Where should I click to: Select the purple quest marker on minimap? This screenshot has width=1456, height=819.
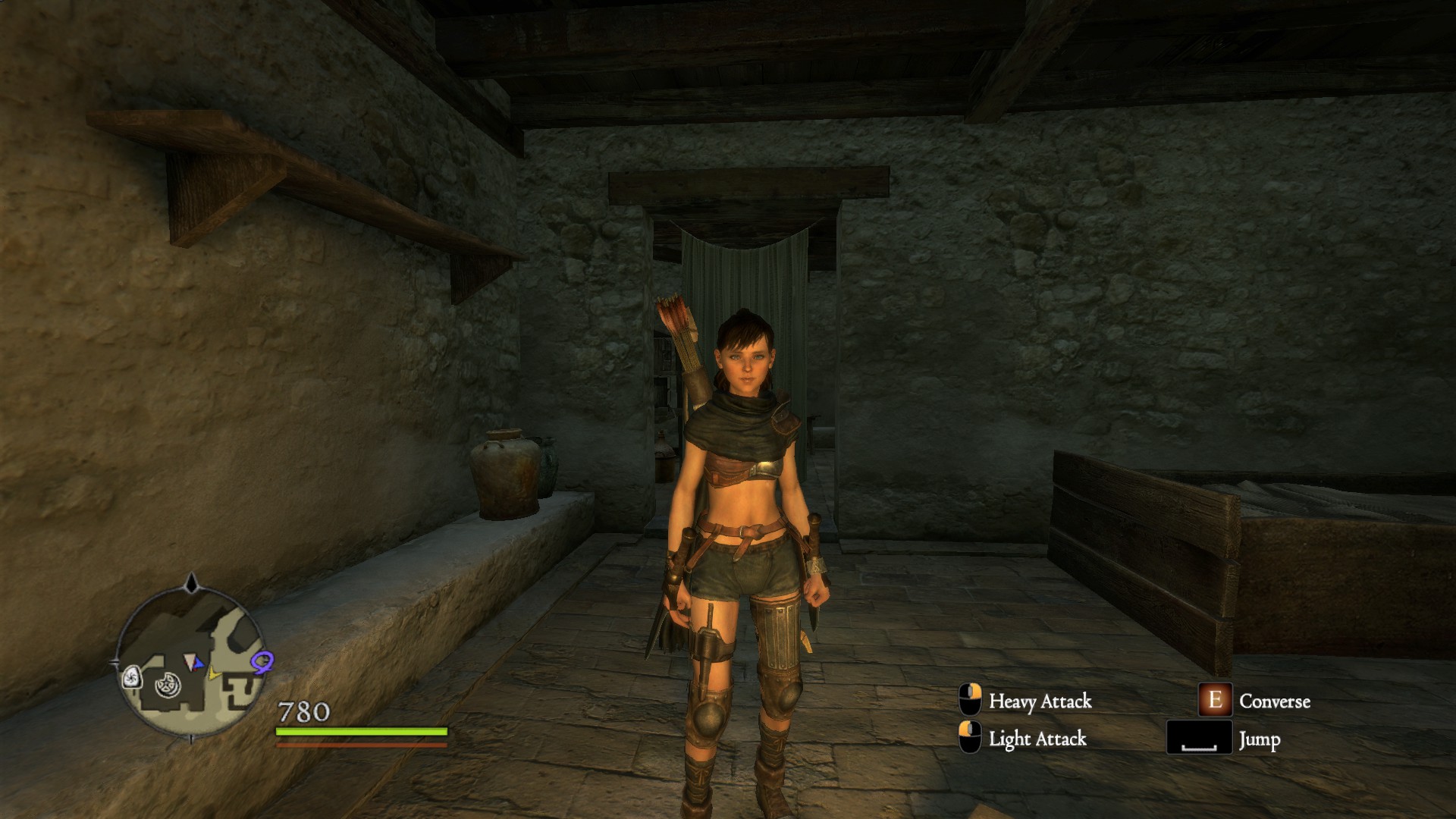pos(262,662)
